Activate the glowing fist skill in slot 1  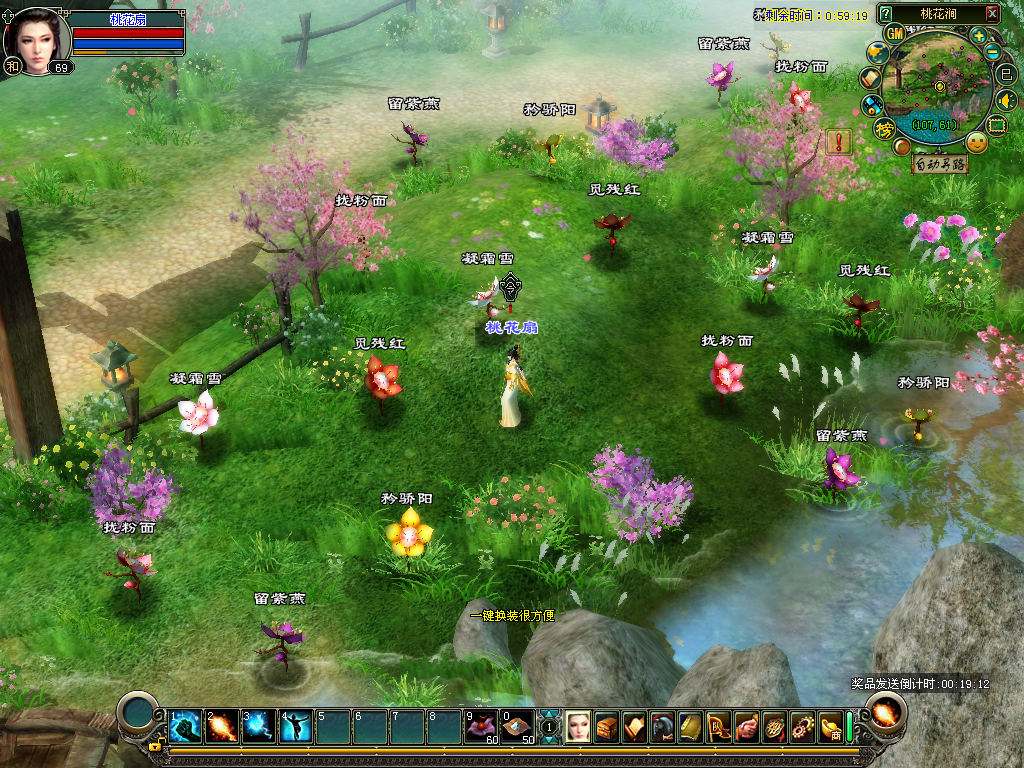185,726
